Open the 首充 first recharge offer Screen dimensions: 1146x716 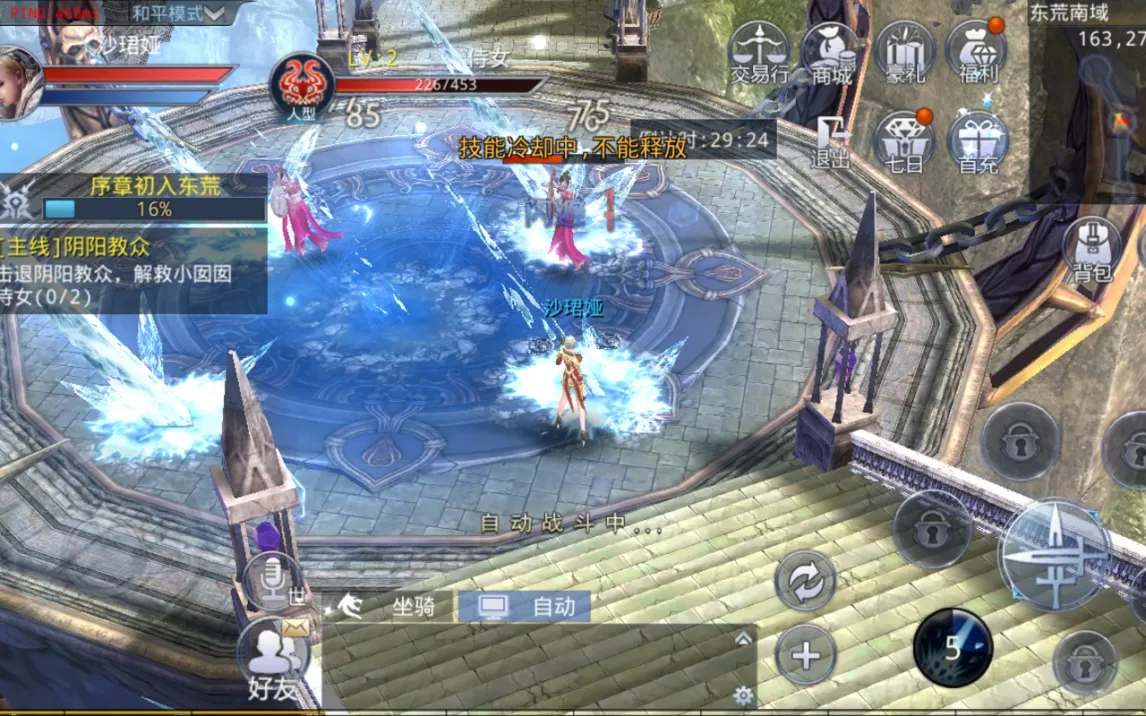click(977, 142)
